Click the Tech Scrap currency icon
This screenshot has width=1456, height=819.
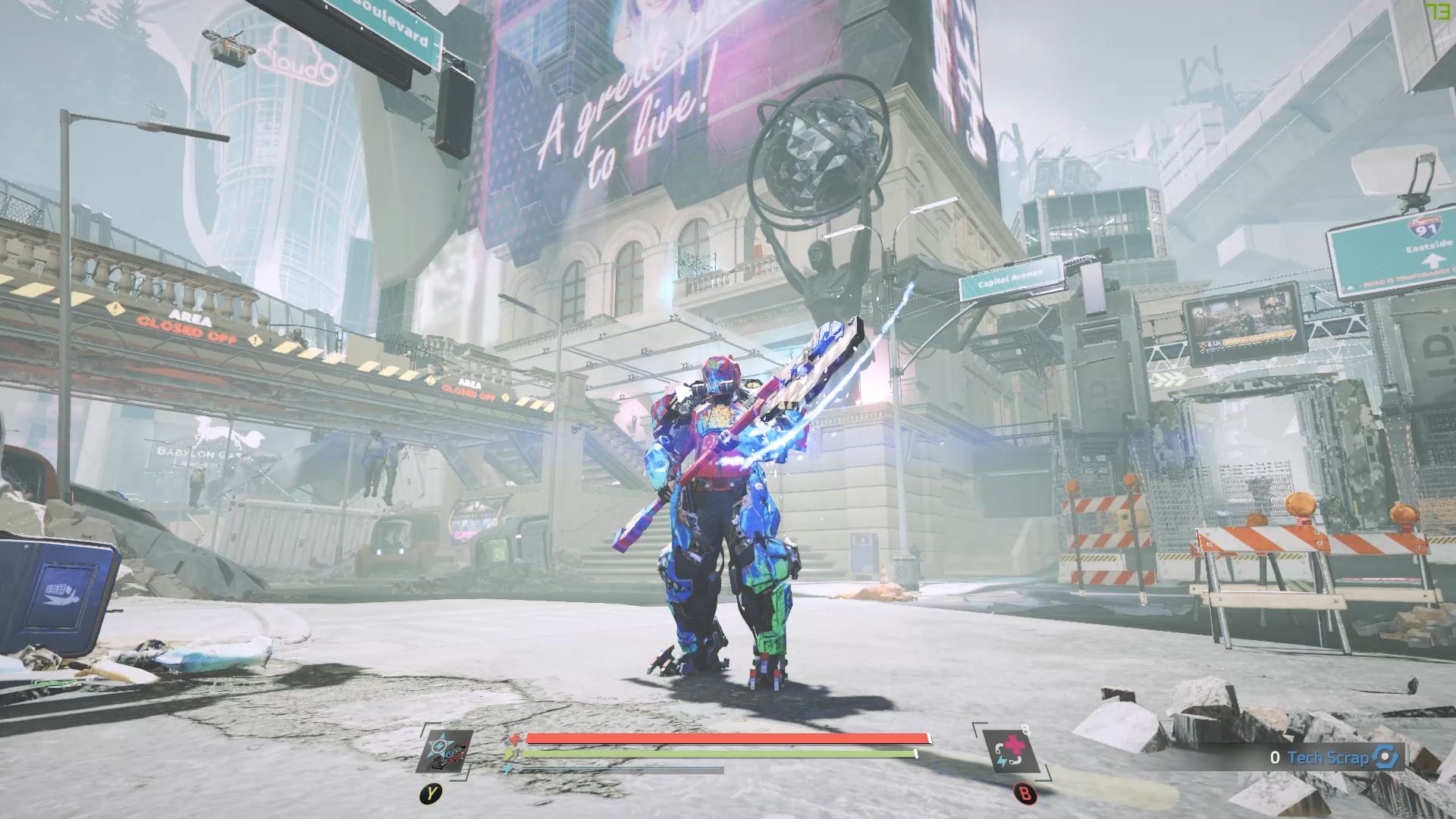[x=1385, y=757]
